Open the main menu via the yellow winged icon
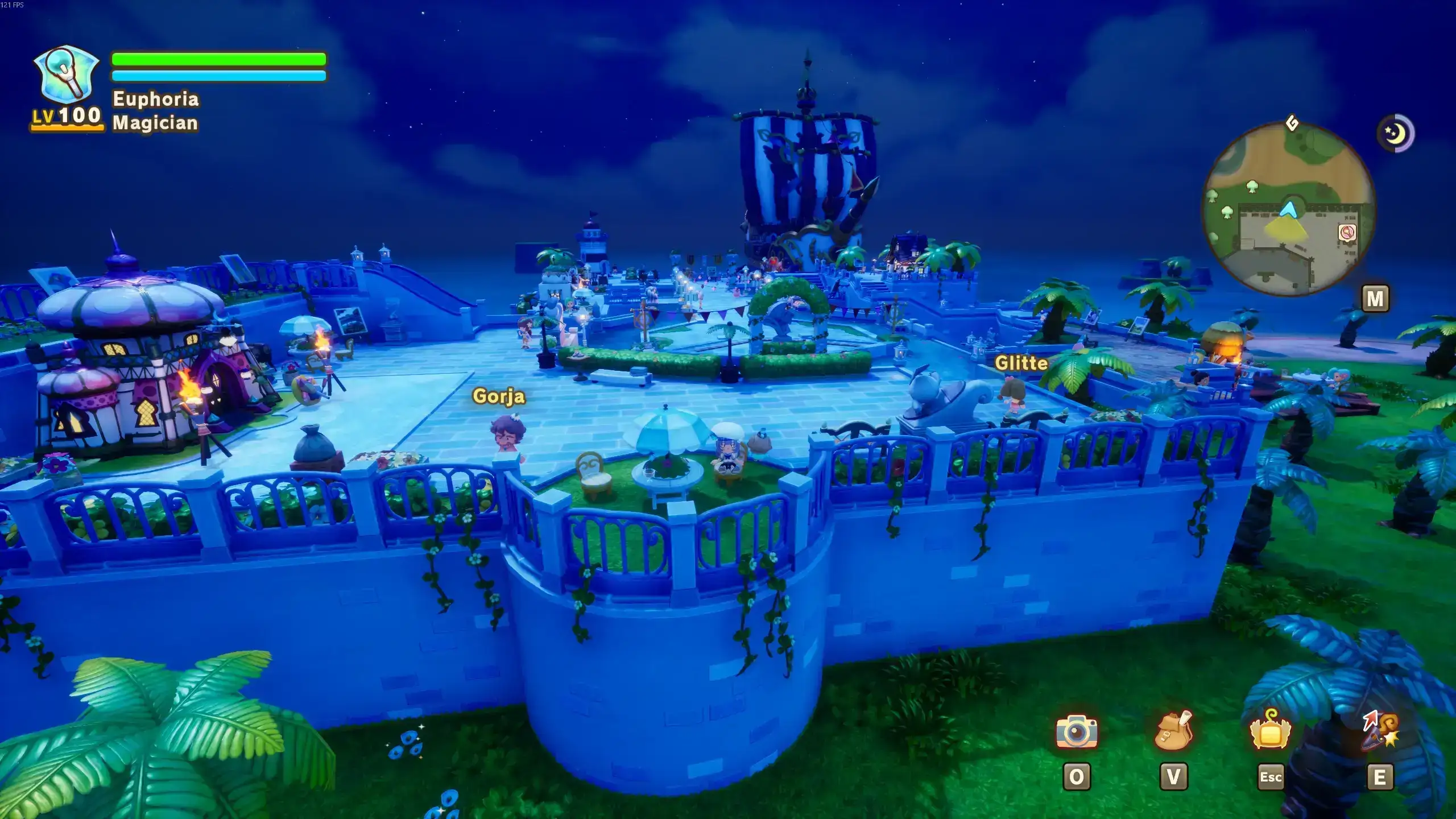Viewport: 1456px width, 819px height. (x=1270, y=730)
